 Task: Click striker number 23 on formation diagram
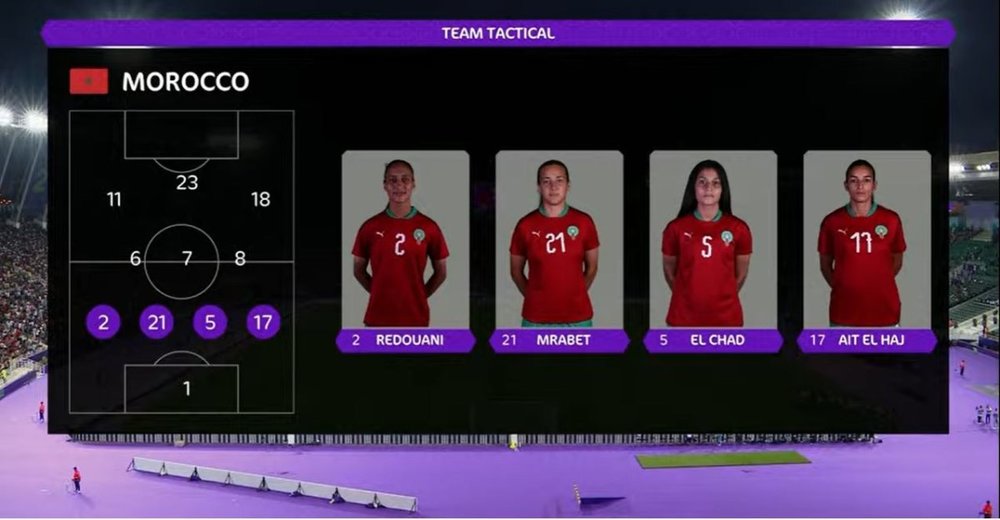click(x=187, y=182)
